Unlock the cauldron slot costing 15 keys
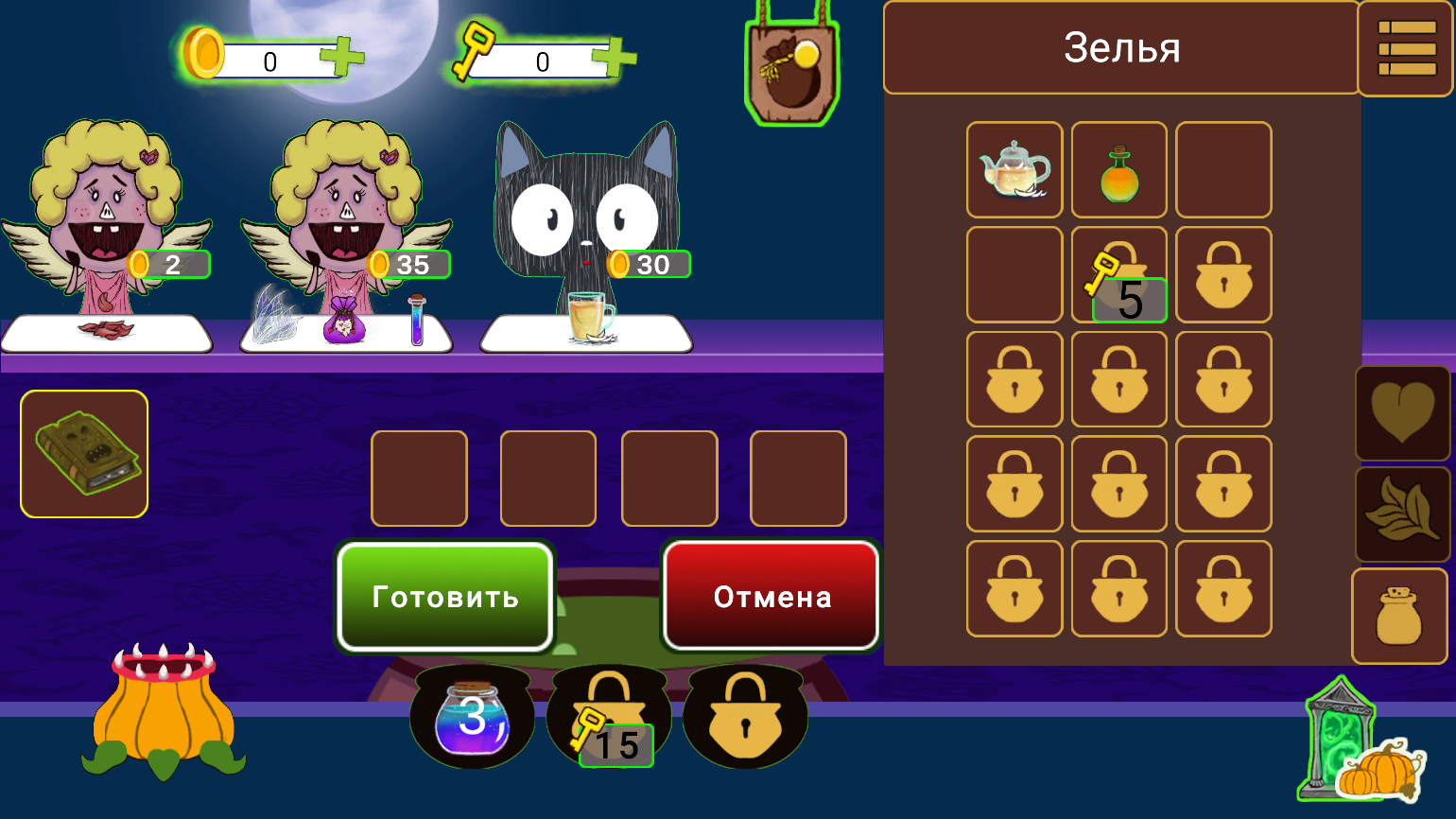Image resolution: width=1456 pixels, height=819 pixels. (x=608, y=716)
